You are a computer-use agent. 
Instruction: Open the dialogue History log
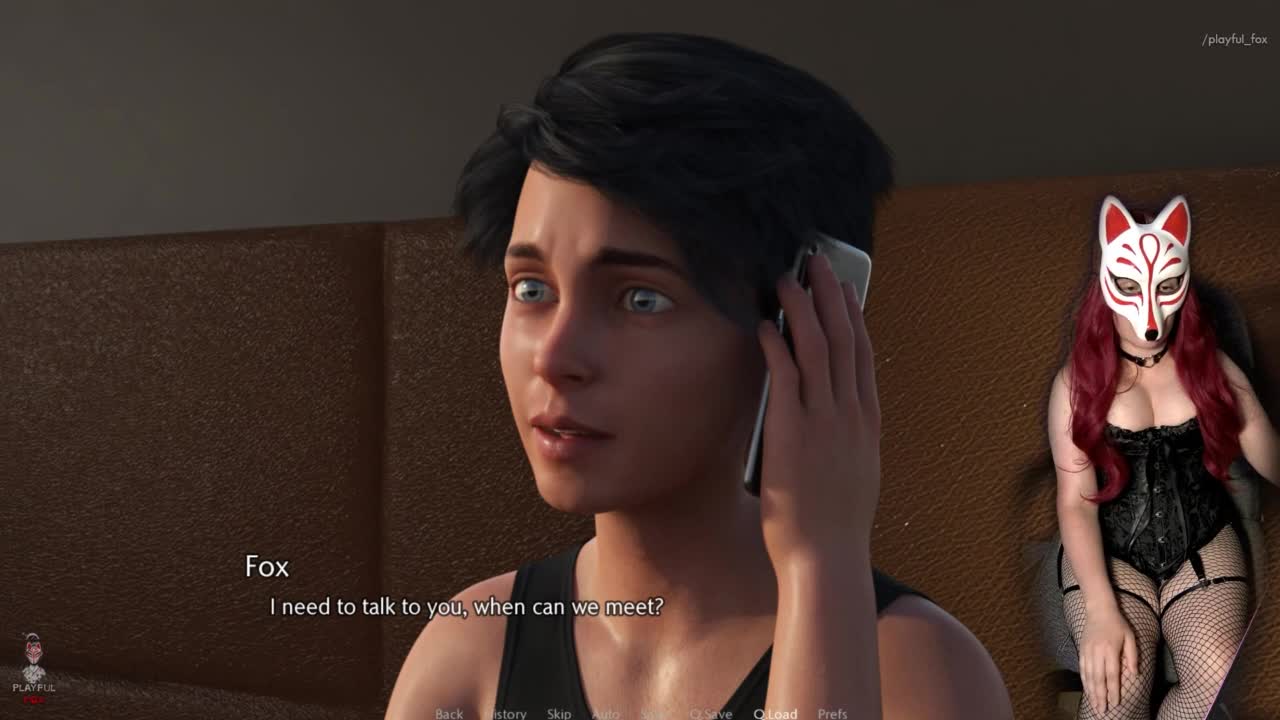point(506,713)
